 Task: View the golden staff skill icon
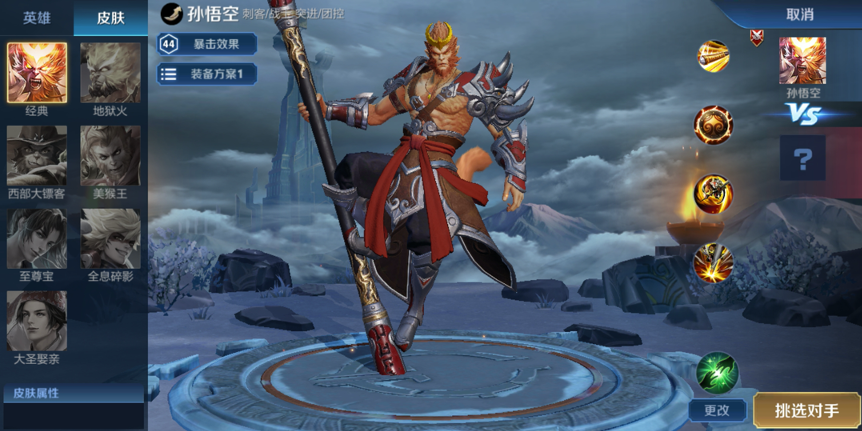[713, 56]
